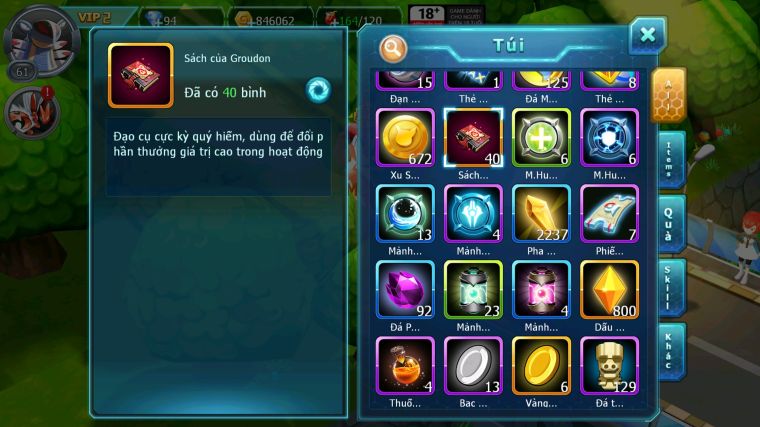Image resolution: width=760 pixels, height=427 pixels.
Task: Select the blue shield M.Hu item
Action: click(x=609, y=138)
